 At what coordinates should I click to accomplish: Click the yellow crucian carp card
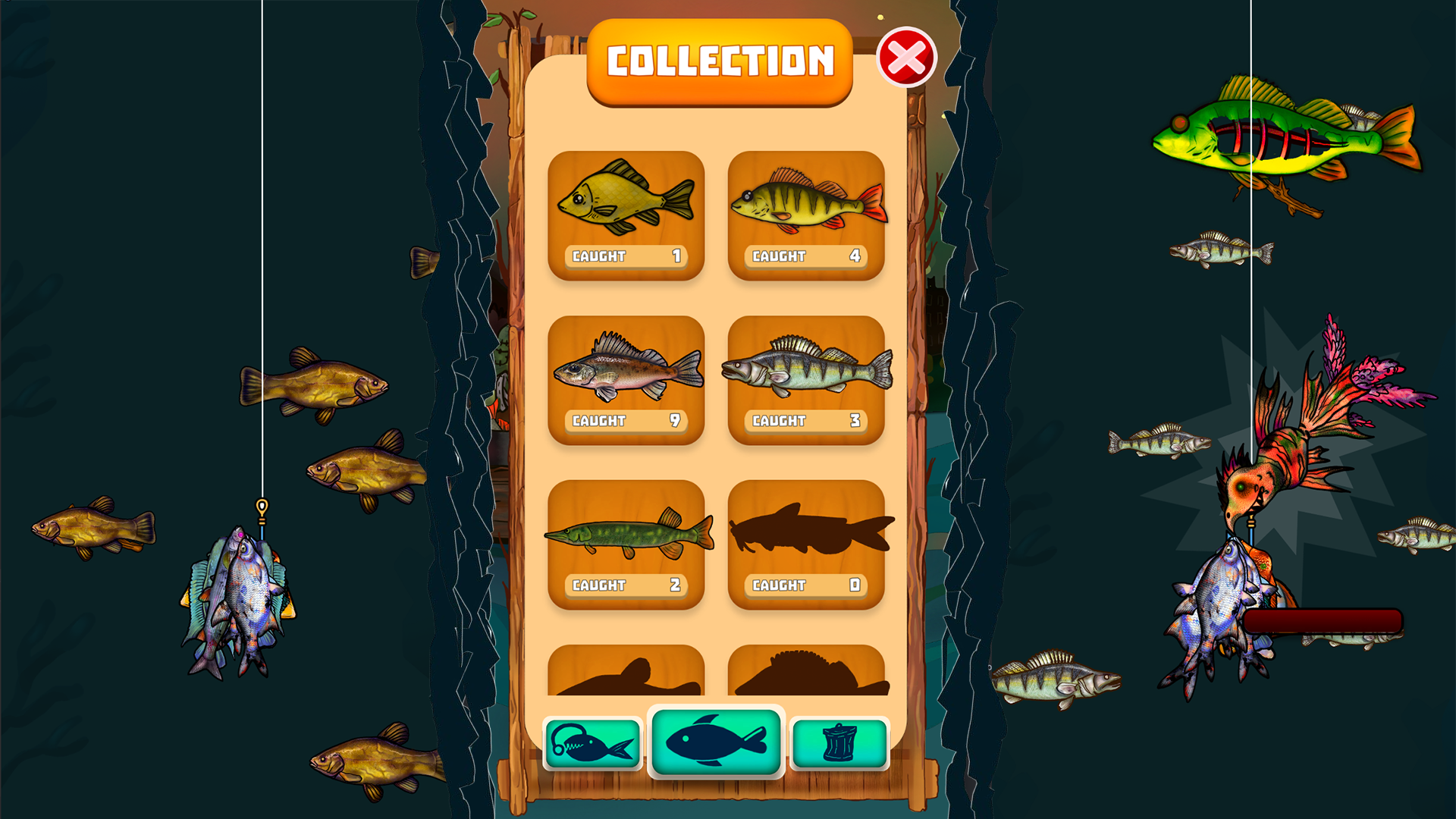625,216
